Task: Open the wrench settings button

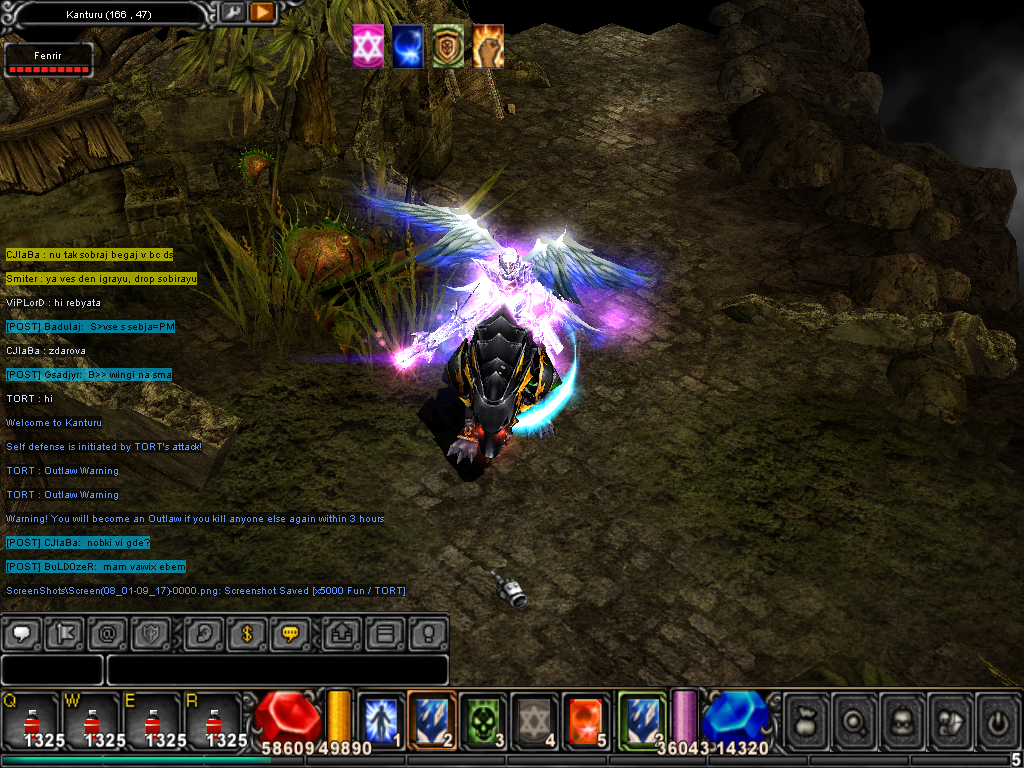Action: point(233,13)
